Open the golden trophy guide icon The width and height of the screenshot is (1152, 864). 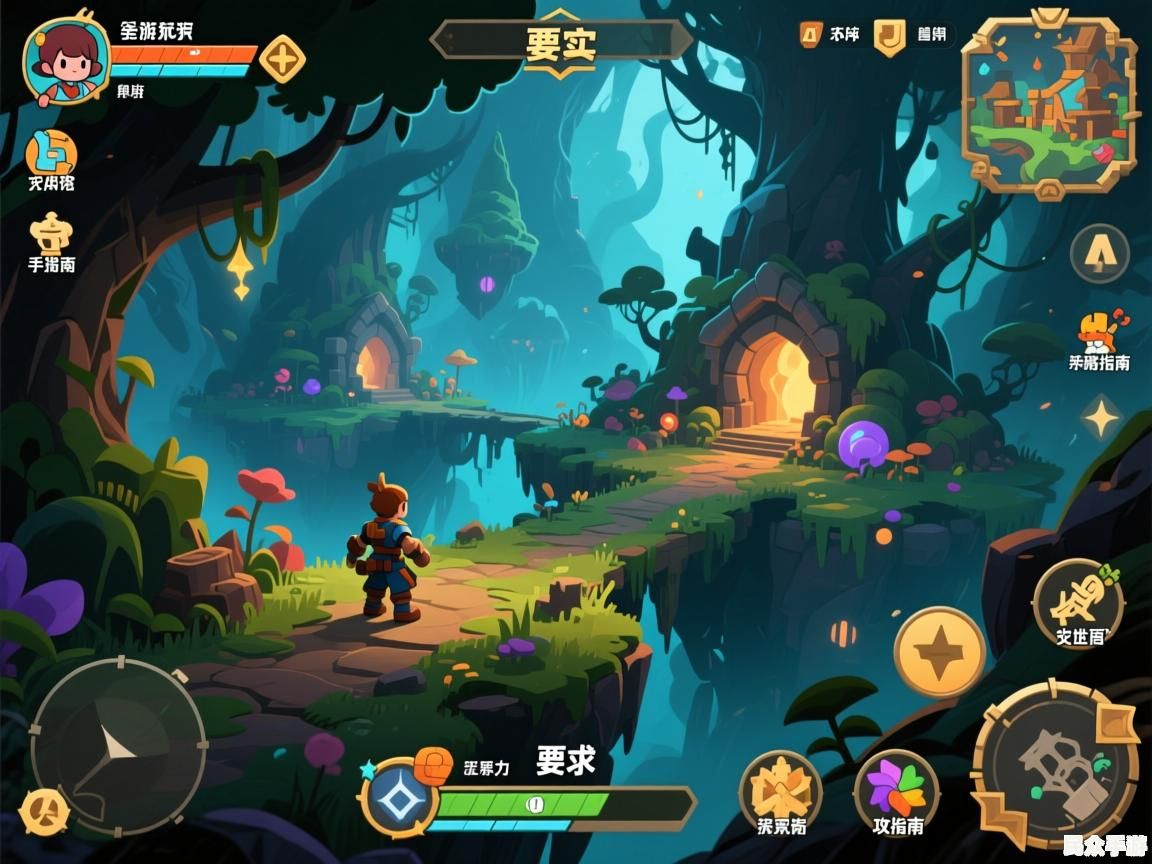tap(51, 233)
